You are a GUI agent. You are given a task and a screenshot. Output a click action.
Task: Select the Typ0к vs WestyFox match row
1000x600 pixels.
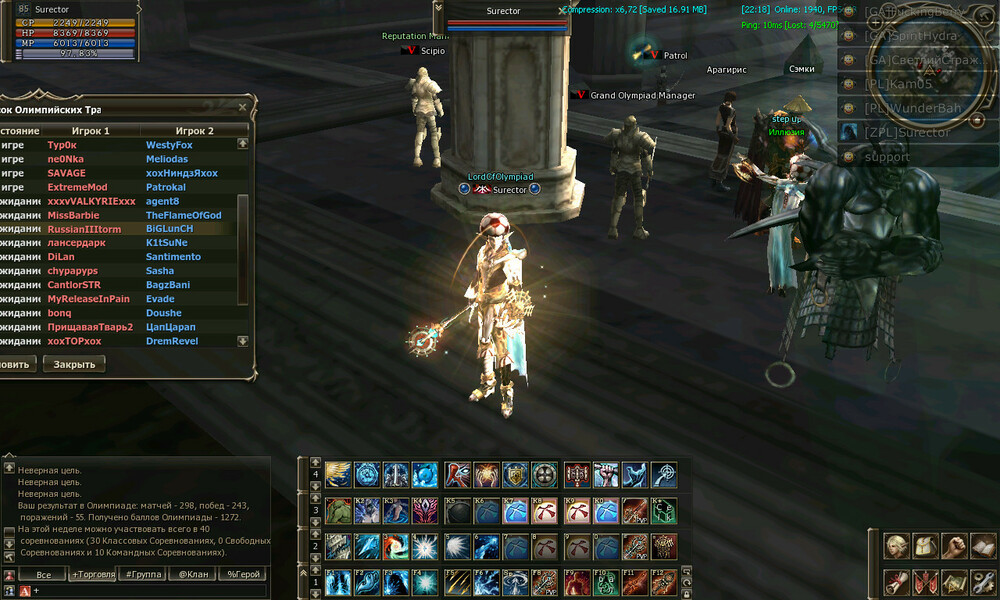click(x=120, y=145)
